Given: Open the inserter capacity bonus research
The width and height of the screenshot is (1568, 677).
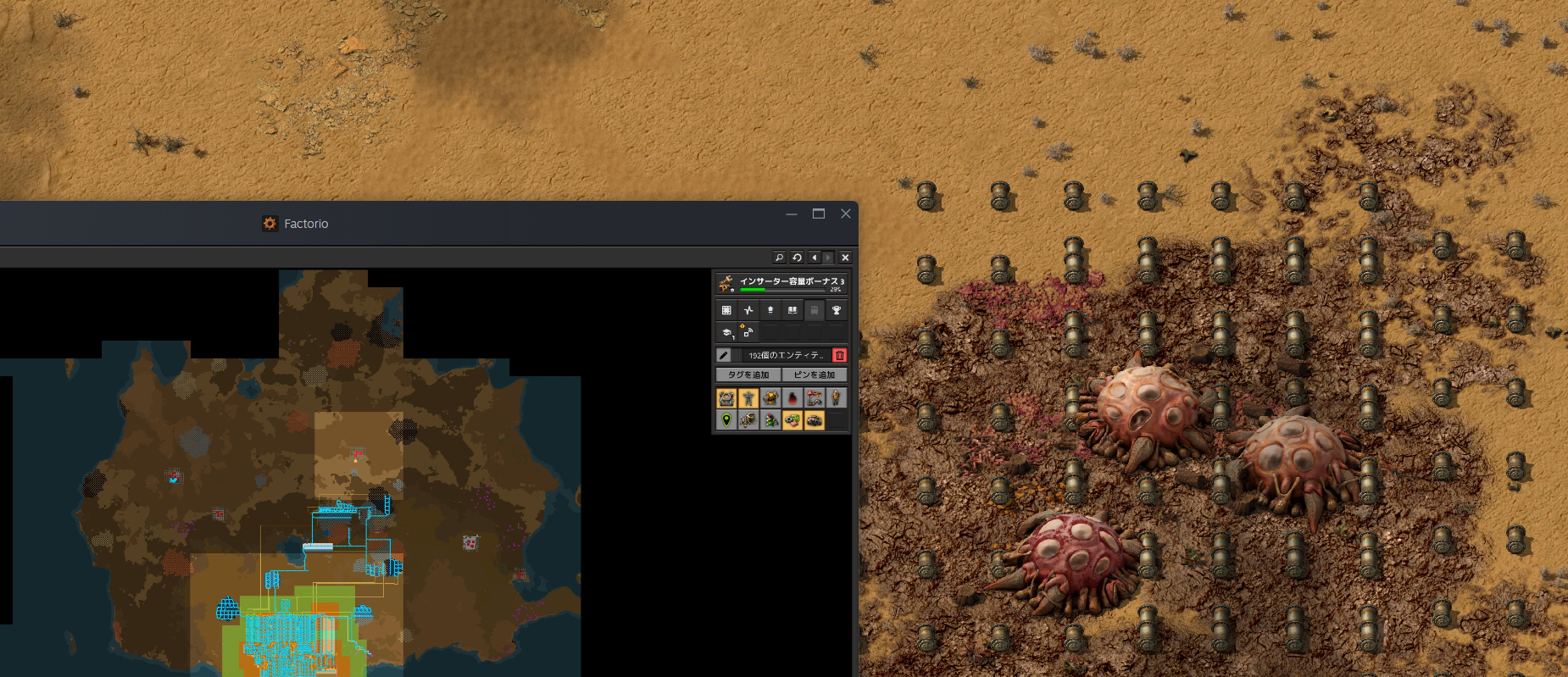Looking at the screenshot, I should 781,283.
